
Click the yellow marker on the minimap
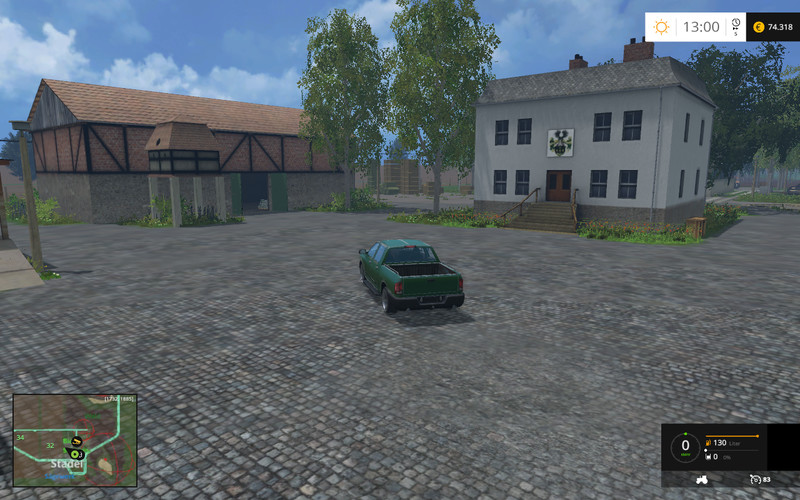click(76, 440)
